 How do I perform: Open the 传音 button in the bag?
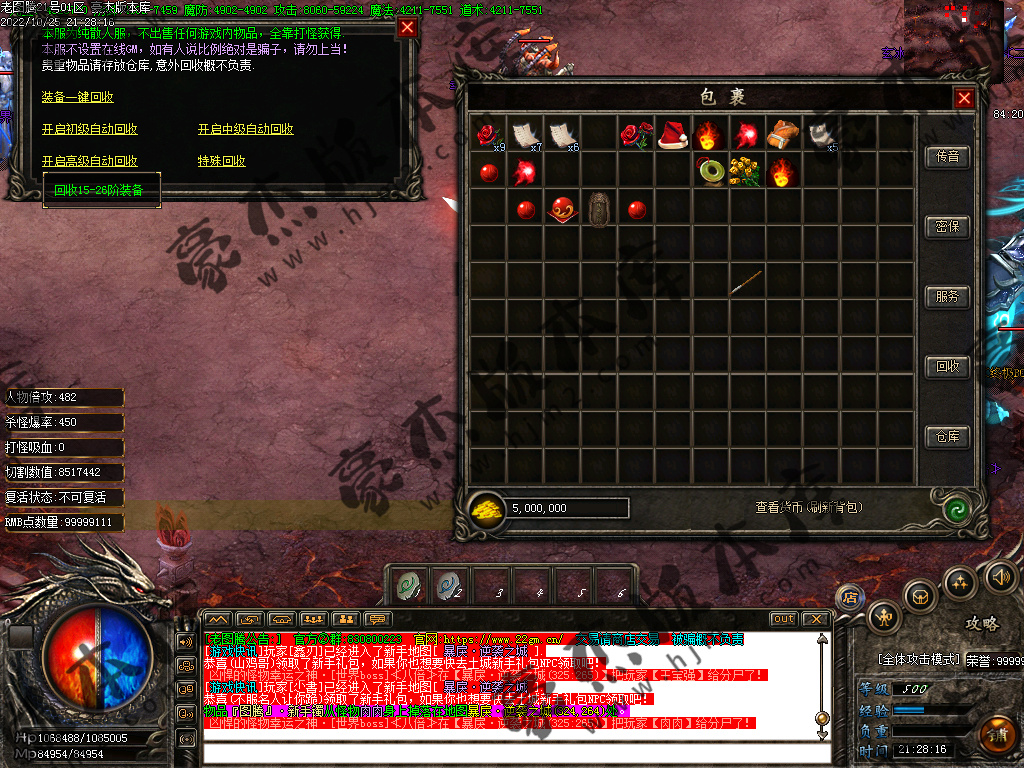947,157
